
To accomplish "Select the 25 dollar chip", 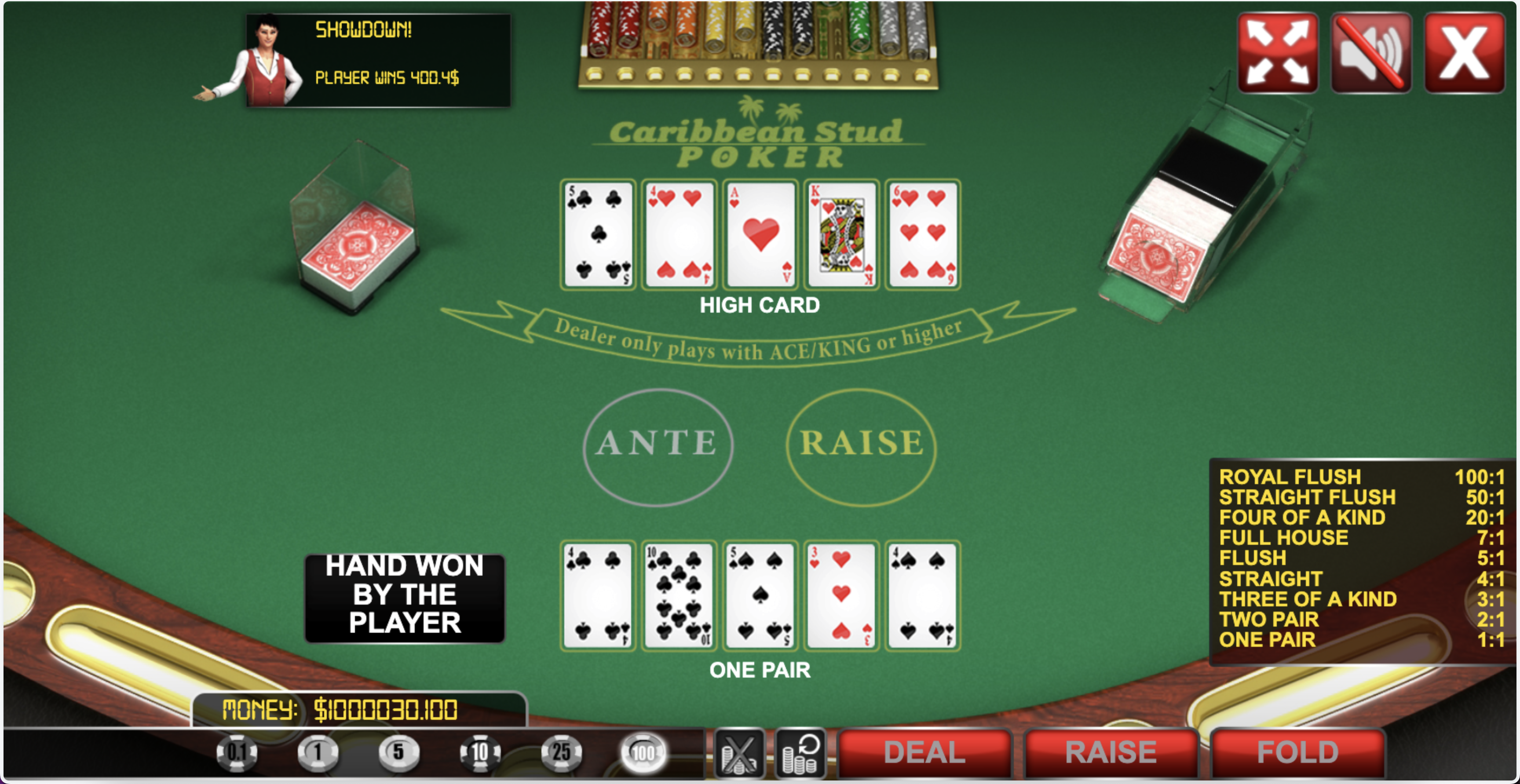I will tap(561, 753).
